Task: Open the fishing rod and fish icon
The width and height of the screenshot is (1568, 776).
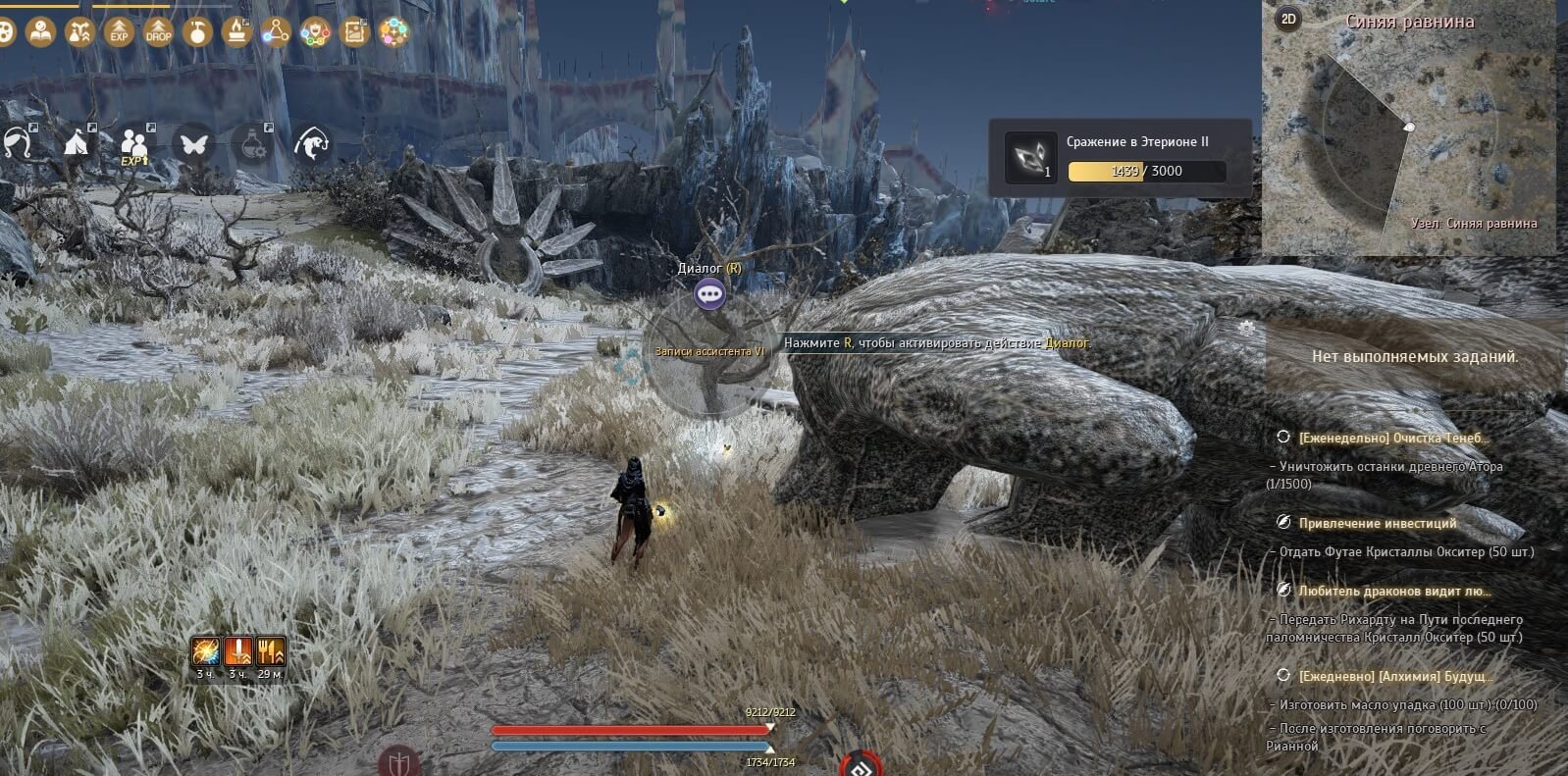Action: pos(312,144)
